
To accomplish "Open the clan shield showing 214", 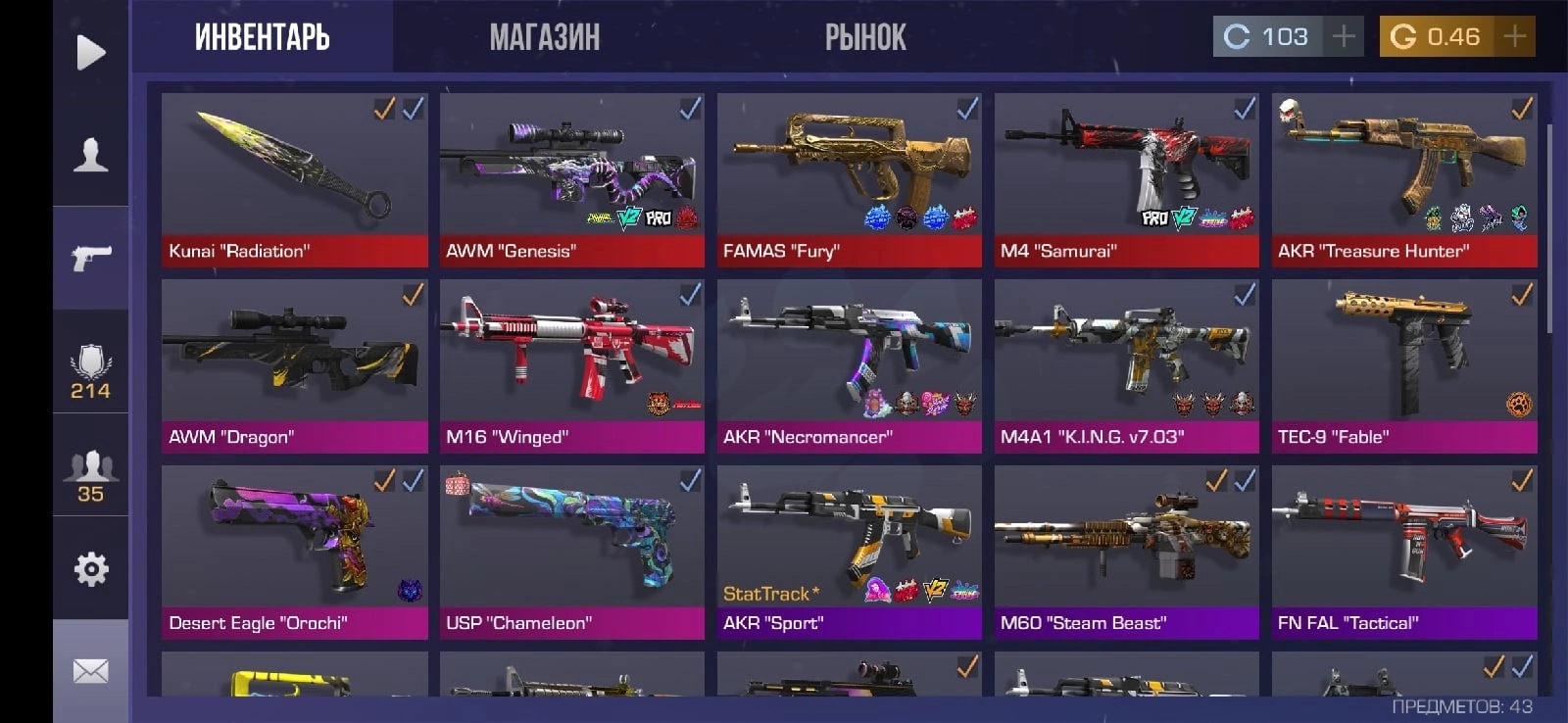I will point(90,372).
